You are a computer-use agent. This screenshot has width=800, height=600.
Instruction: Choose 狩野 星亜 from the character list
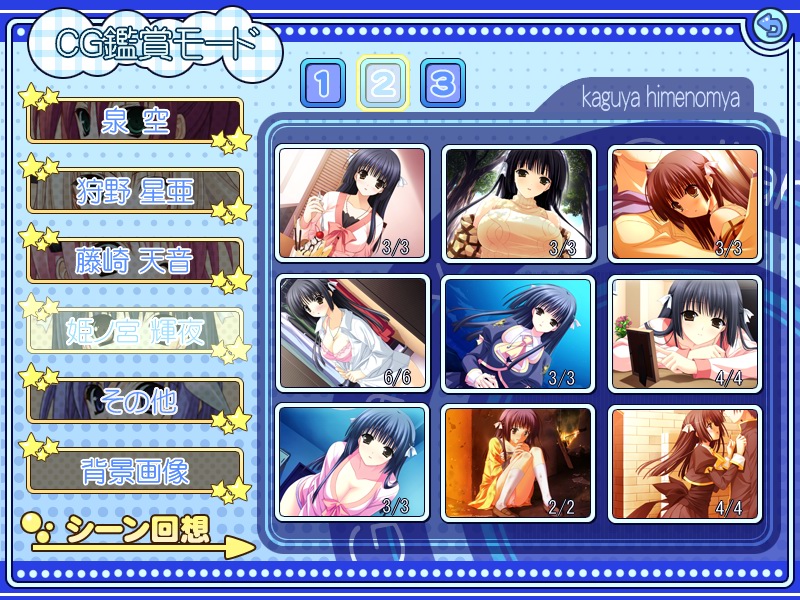135,190
